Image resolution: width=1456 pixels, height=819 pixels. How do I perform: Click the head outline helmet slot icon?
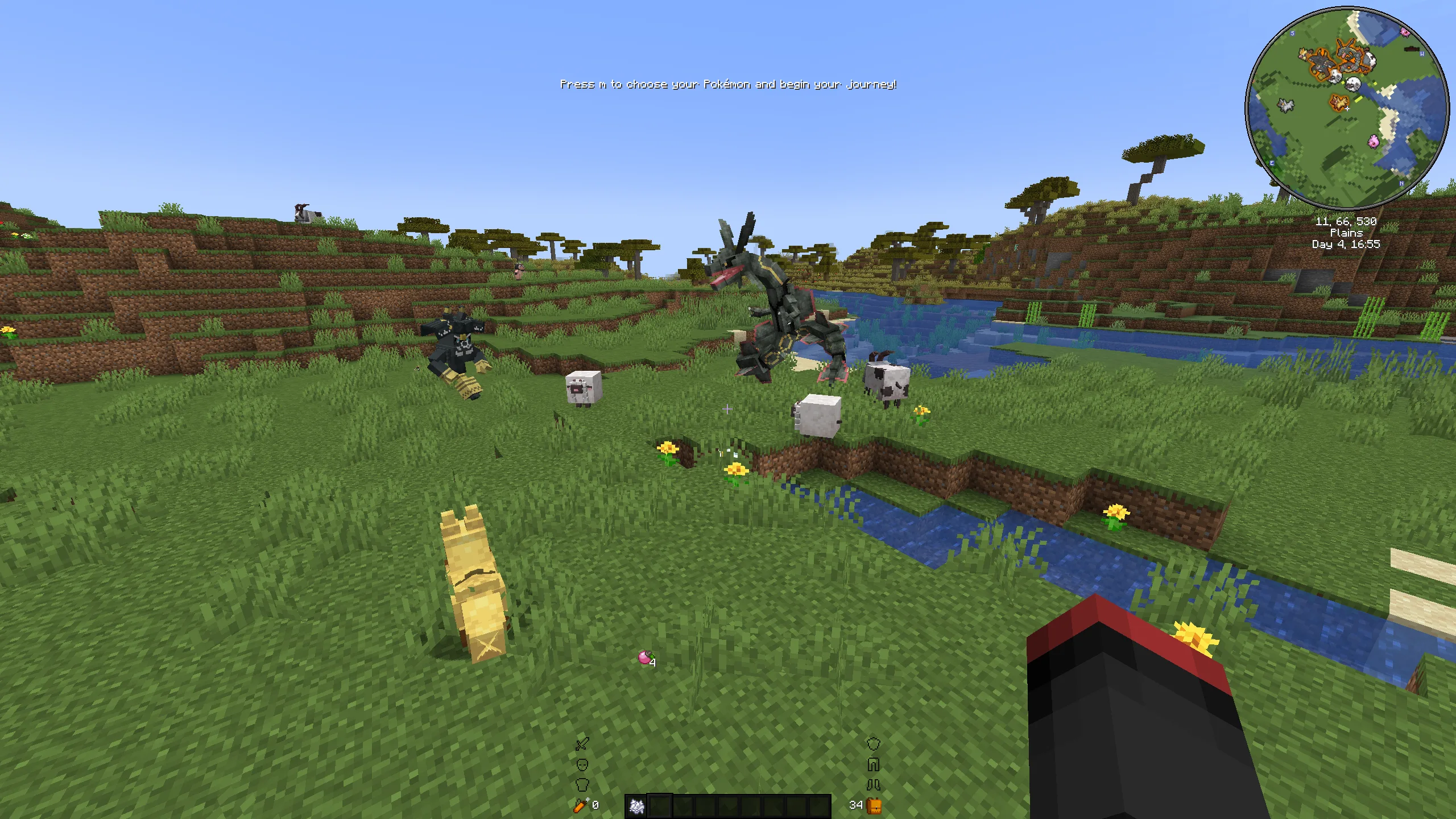click(x=582, y=764)
